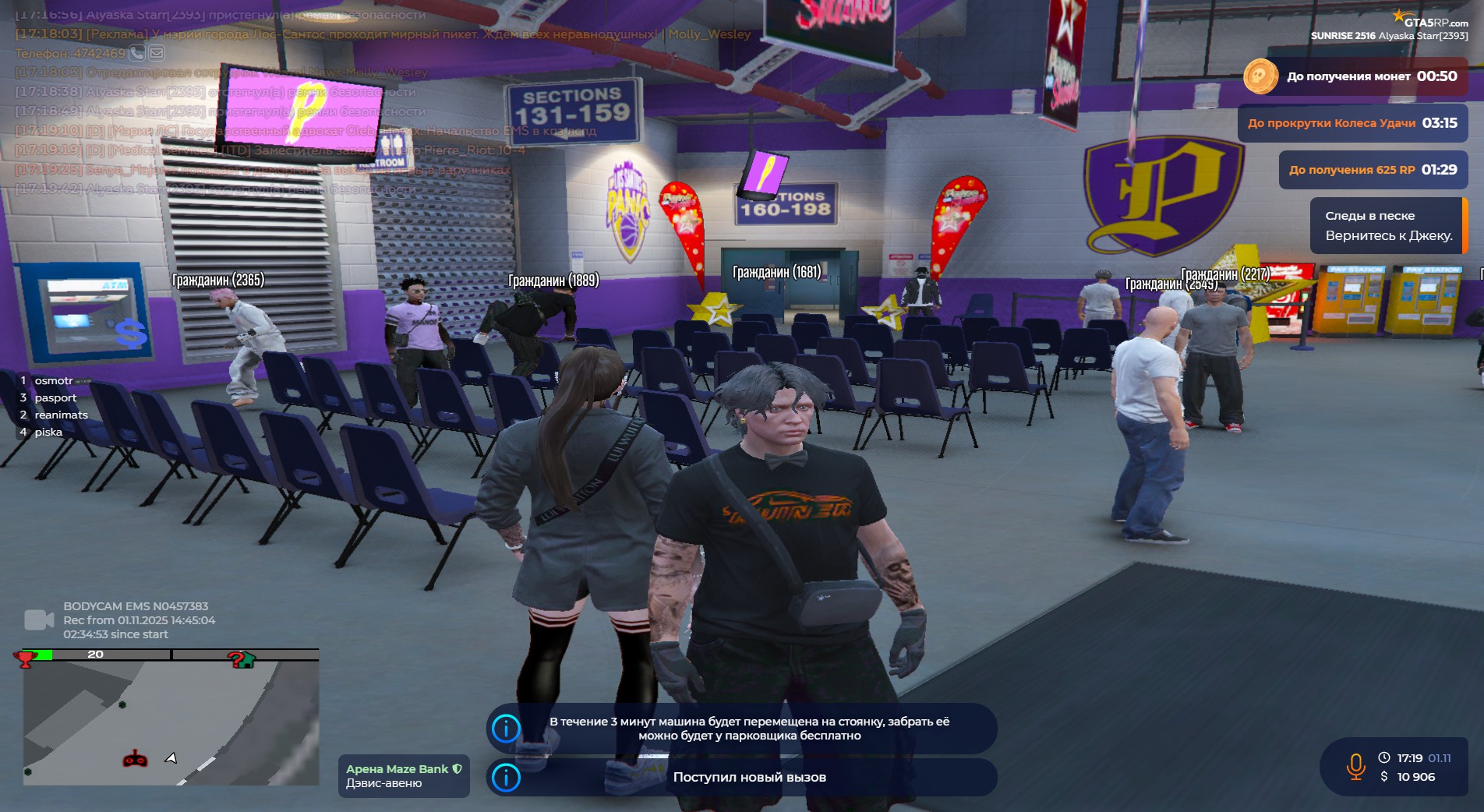Click the Арена Maze Bank location label
Viewport: 1484px width, 812px height.
(x=404, y=776)
